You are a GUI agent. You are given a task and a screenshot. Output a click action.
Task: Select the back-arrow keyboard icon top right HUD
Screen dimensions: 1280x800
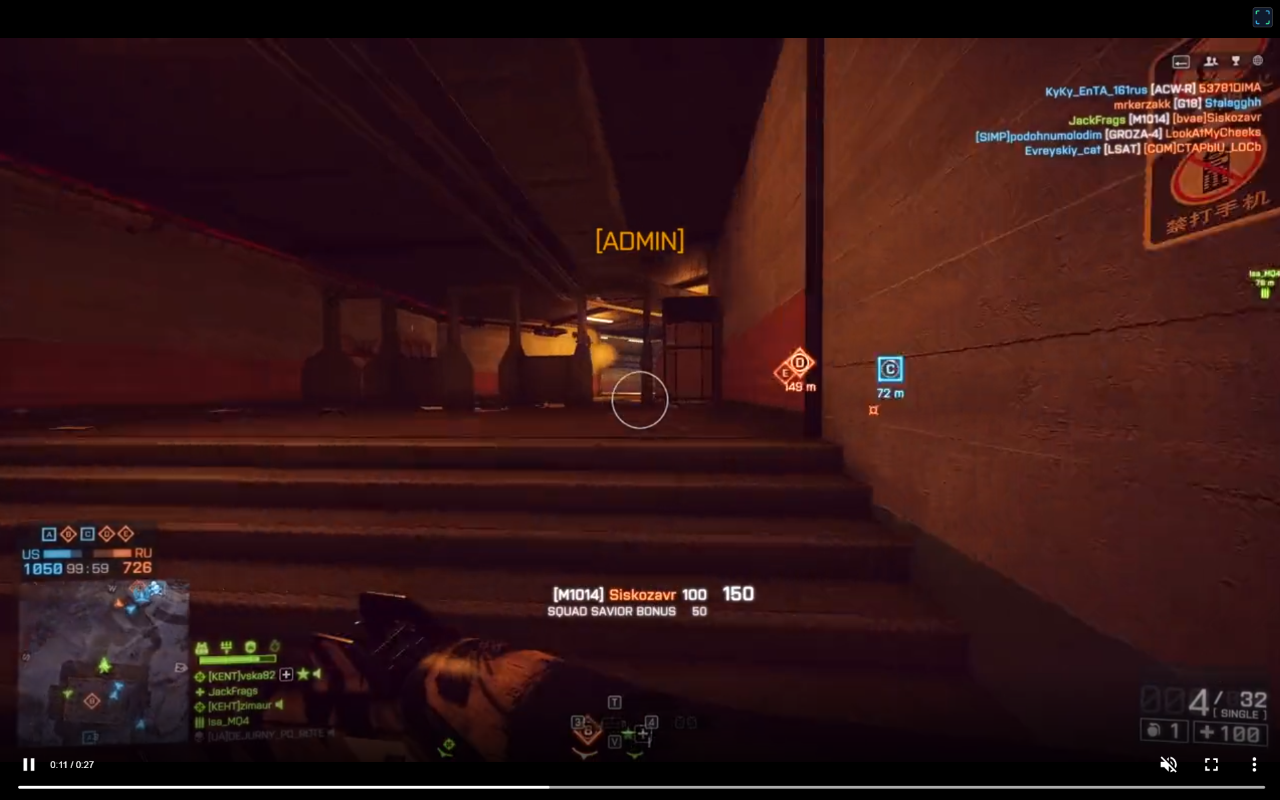tap(1181, 61)
